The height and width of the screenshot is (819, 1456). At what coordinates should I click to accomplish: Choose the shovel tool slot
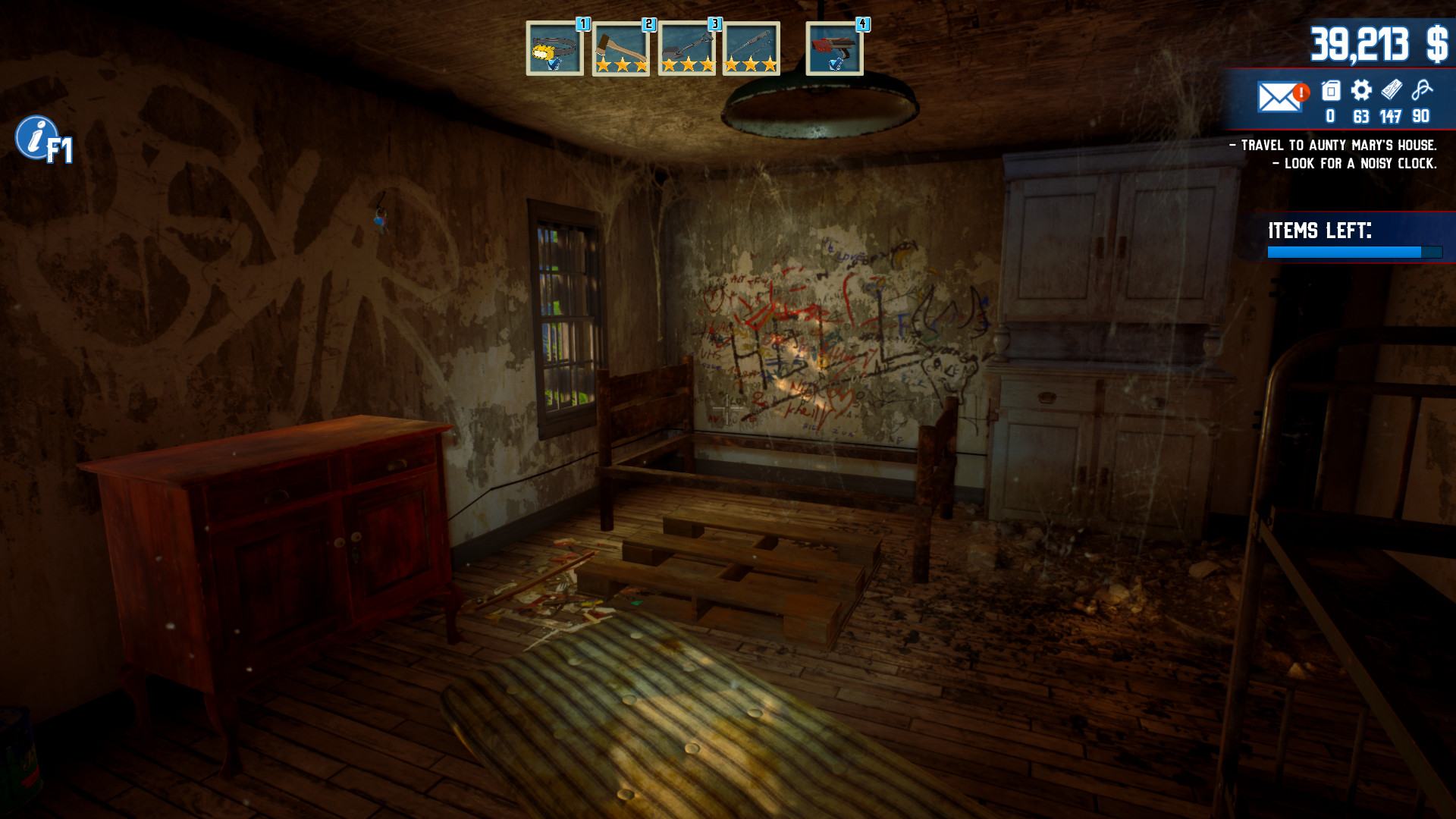pos(686,49)
